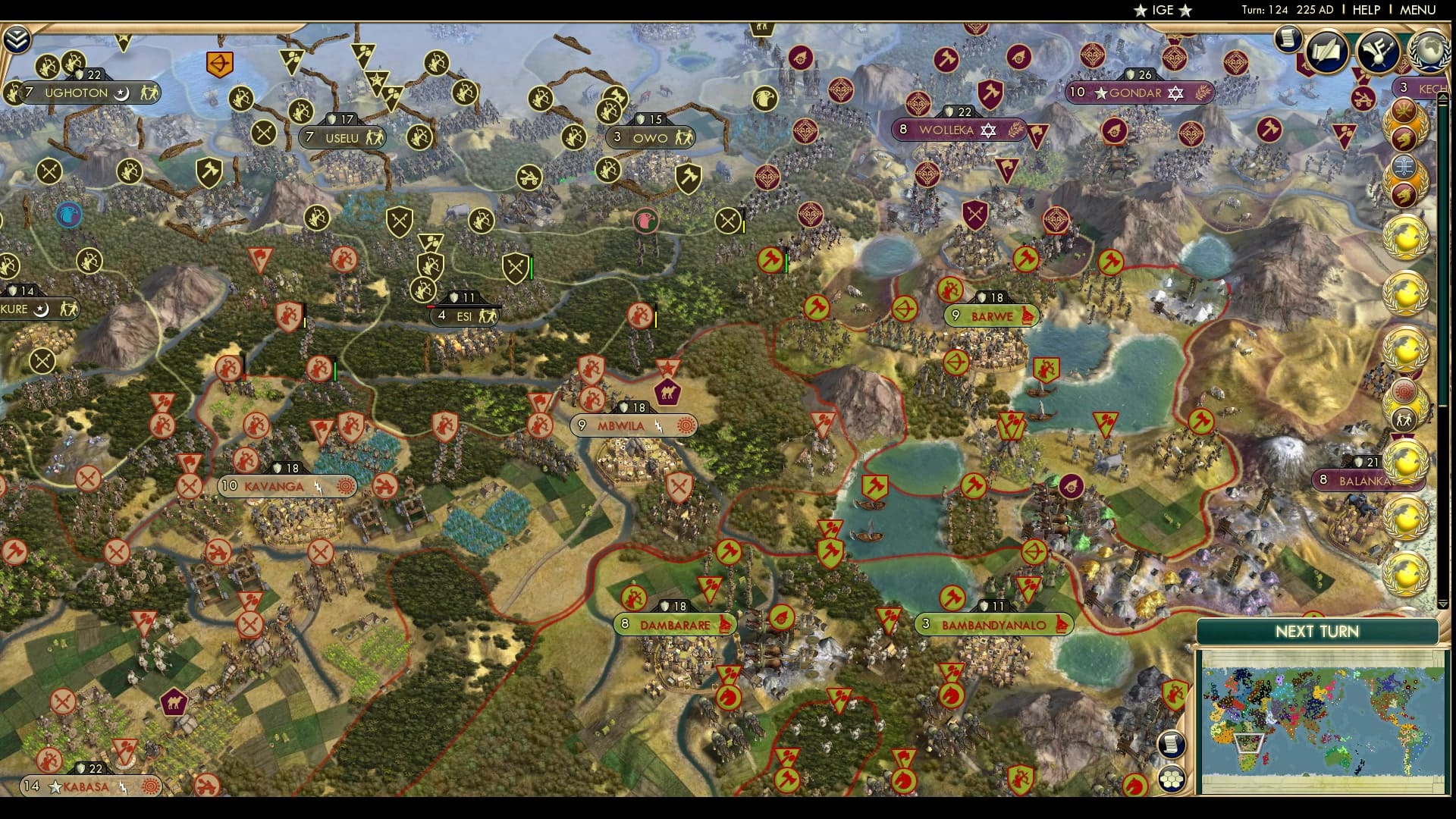
Task: Click the hexagon map options button
Action: (1171, 779)
